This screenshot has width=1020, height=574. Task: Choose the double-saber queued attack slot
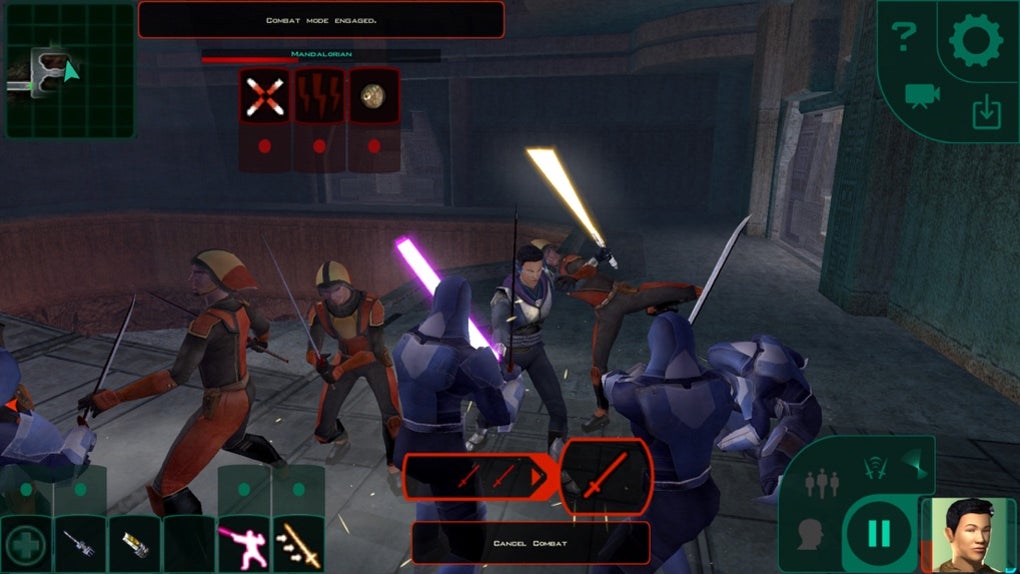tap(476, 477)
